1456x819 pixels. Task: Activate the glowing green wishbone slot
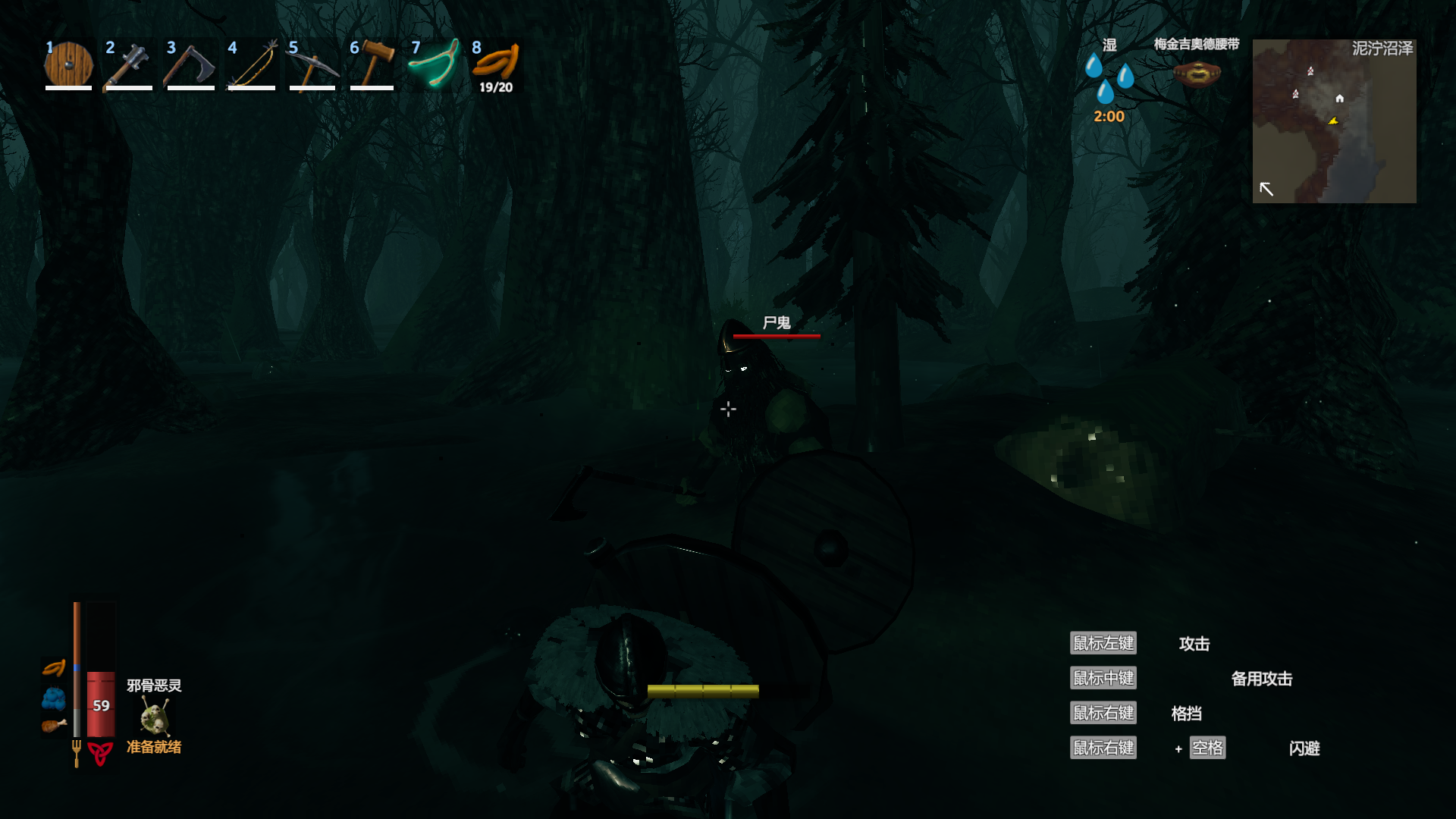pos(434,65)
